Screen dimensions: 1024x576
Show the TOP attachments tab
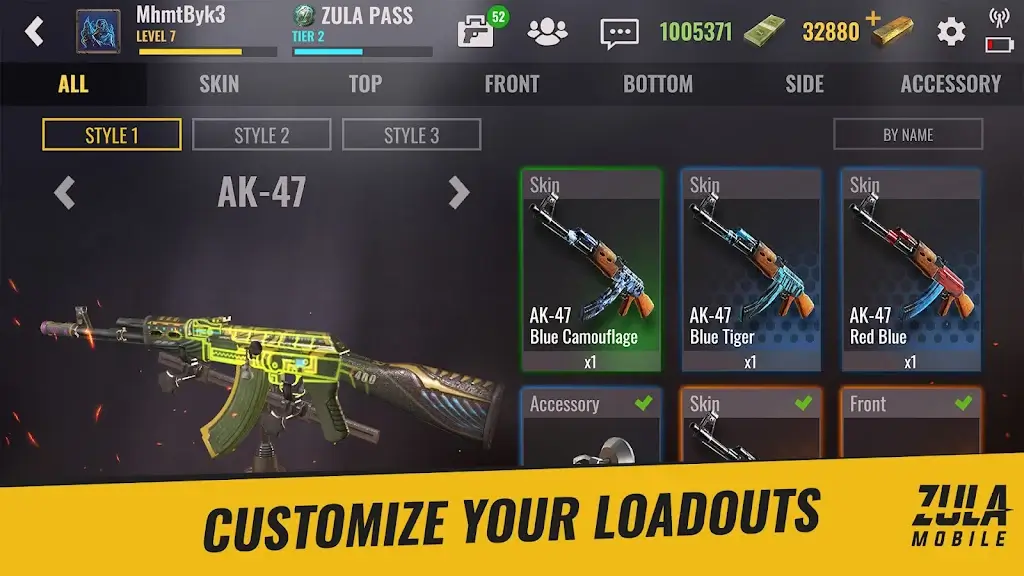tap(365, 84)
